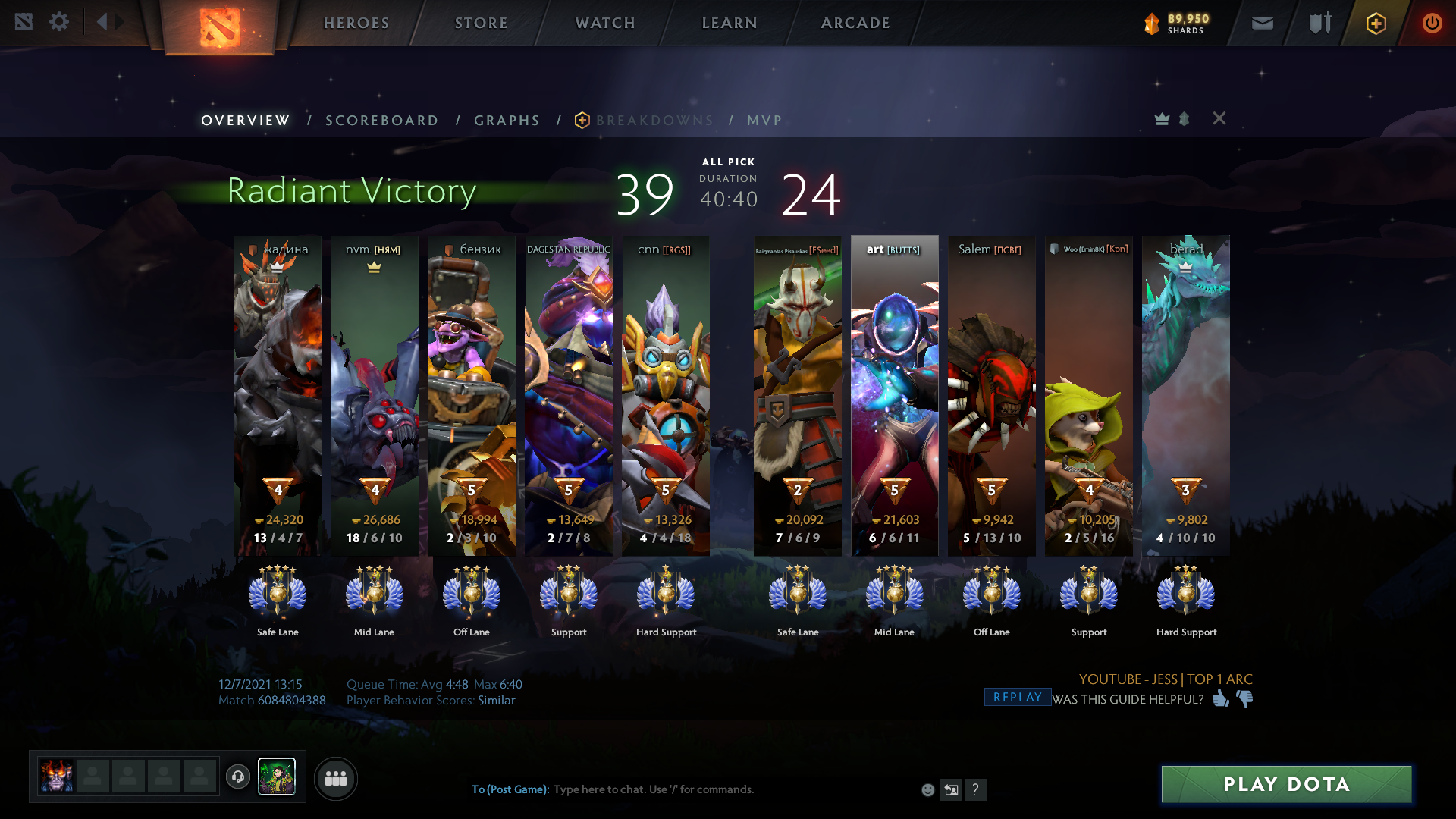The height and width of the screenshot is (819, 1456).
Task: Open the Learn section
Action: click(730, 23)
